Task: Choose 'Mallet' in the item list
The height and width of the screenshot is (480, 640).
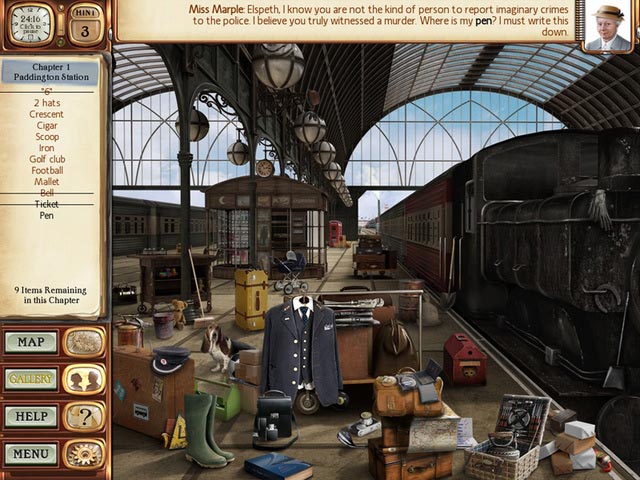Action: 47,181
